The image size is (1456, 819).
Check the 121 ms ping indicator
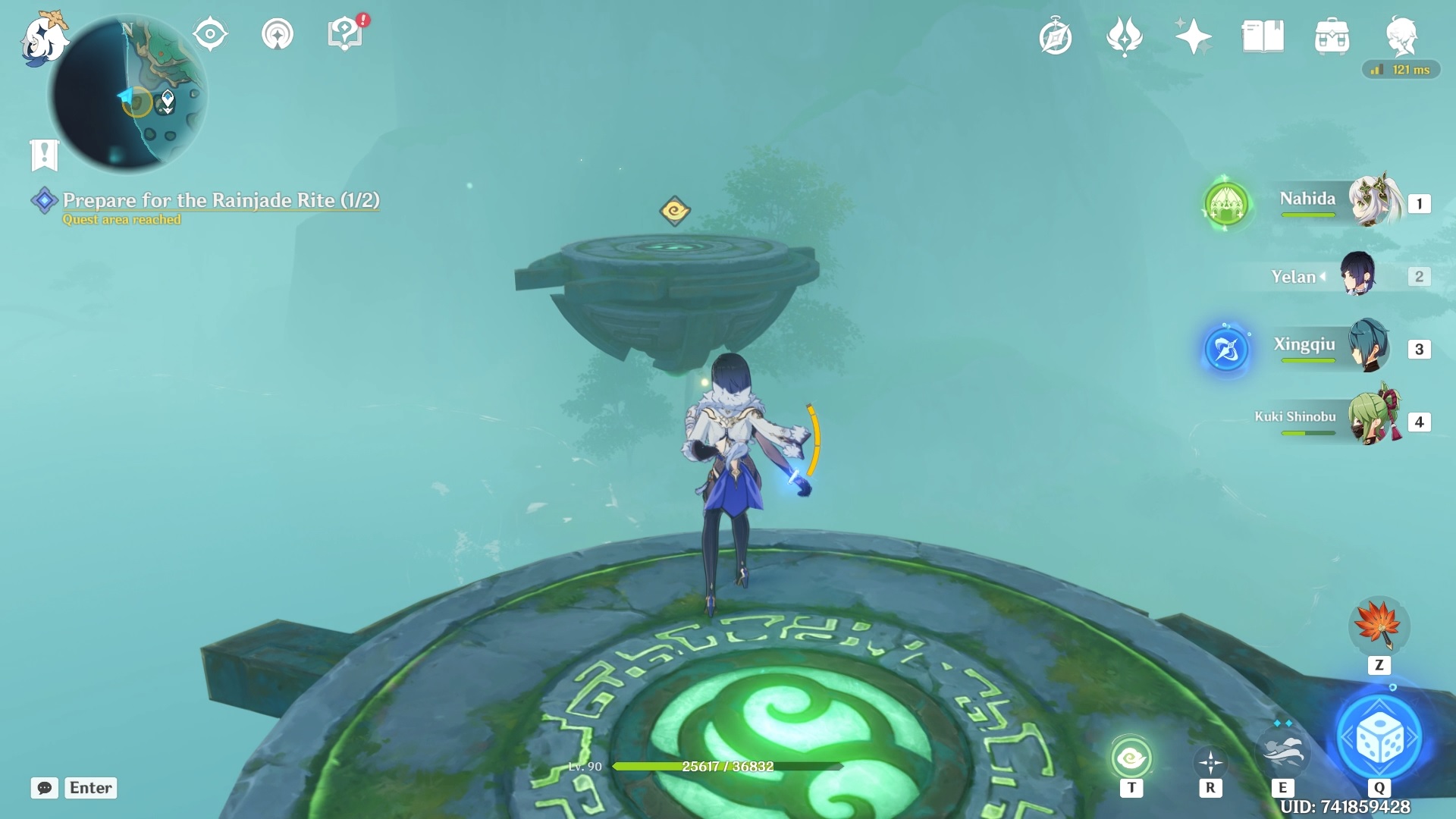pyautogui.click(x=1401, y=70)
